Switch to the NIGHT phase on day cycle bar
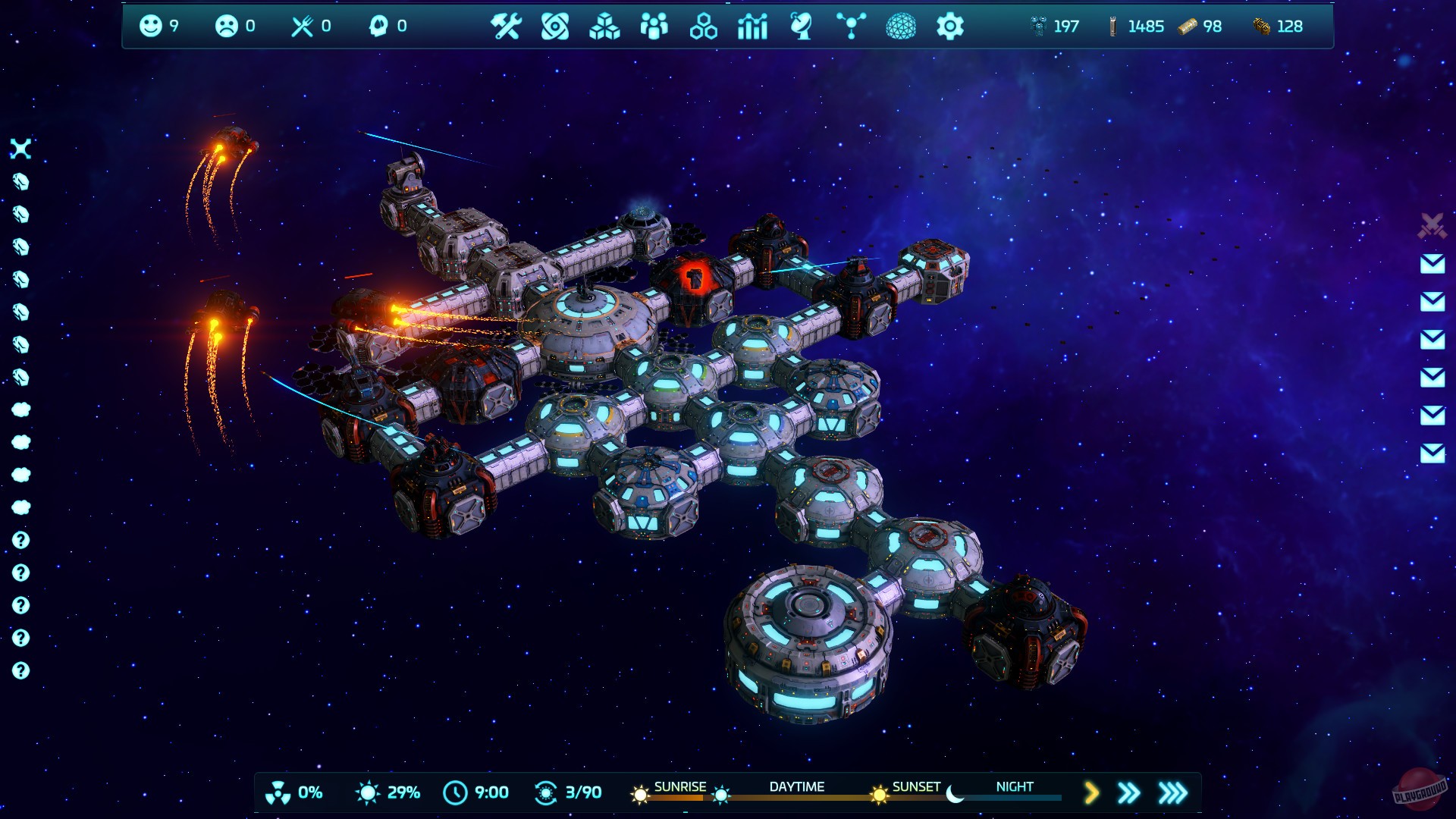 [x=1014, y=787]
